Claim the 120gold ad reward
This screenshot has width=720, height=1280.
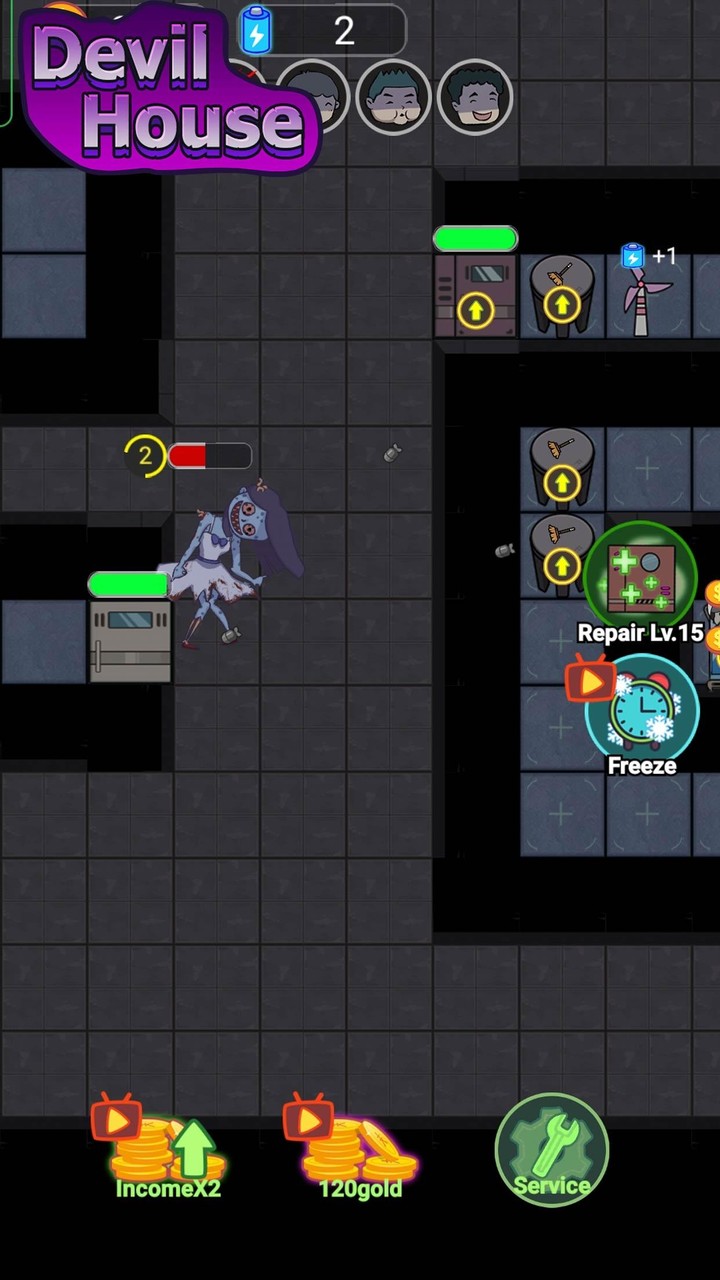click(x=358, y=1152)
